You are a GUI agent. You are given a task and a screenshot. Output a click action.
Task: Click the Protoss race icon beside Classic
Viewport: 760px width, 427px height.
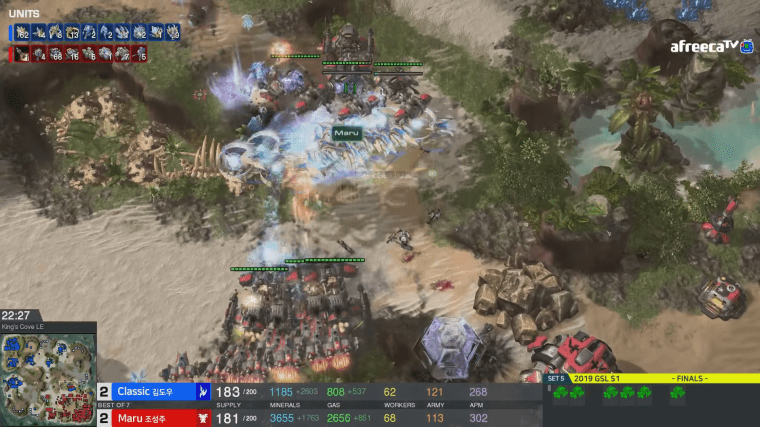click(x=203, y=391)
